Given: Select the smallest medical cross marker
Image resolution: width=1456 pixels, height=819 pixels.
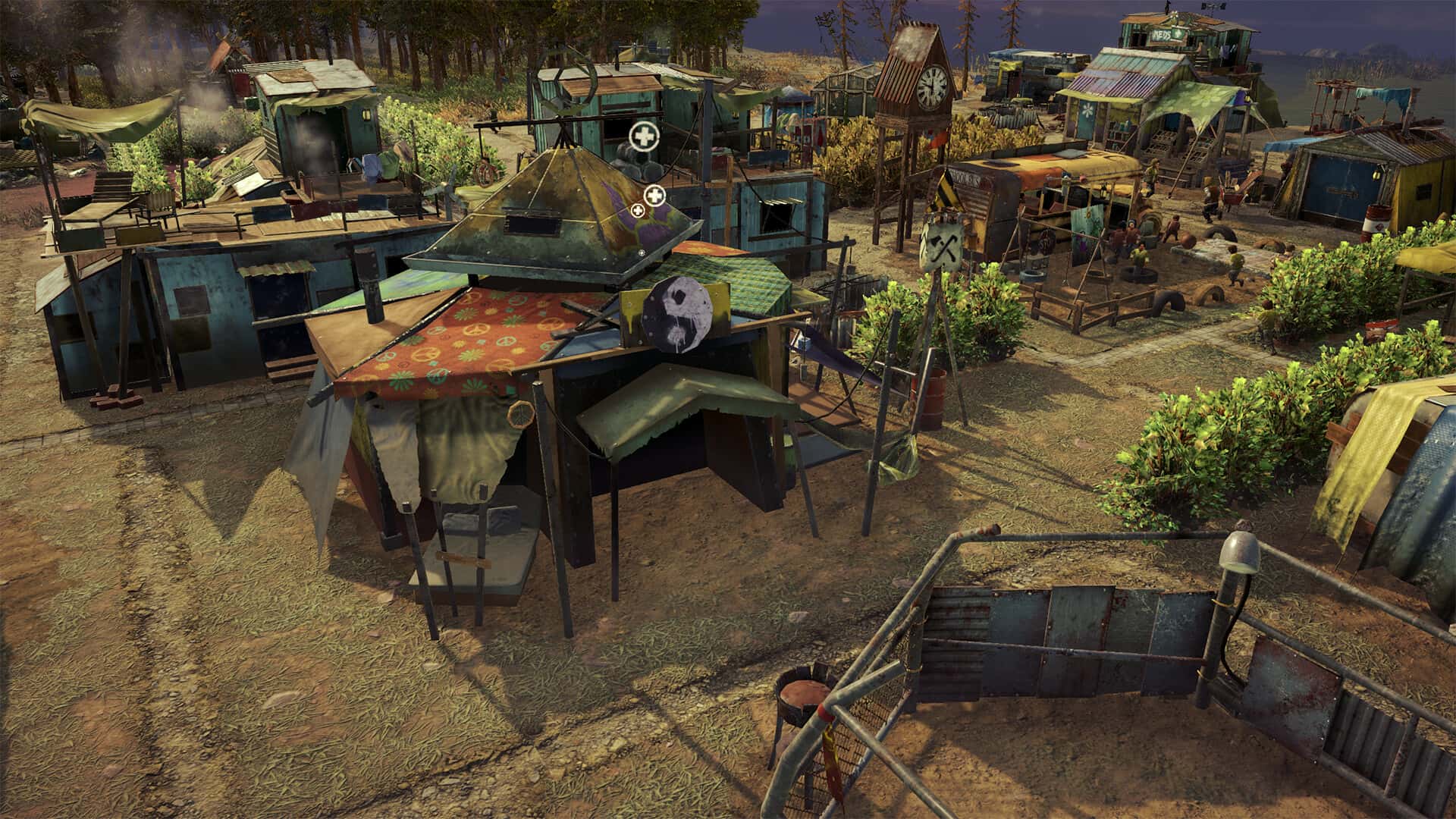Looking at the screenshot, I should coord(638,210).
